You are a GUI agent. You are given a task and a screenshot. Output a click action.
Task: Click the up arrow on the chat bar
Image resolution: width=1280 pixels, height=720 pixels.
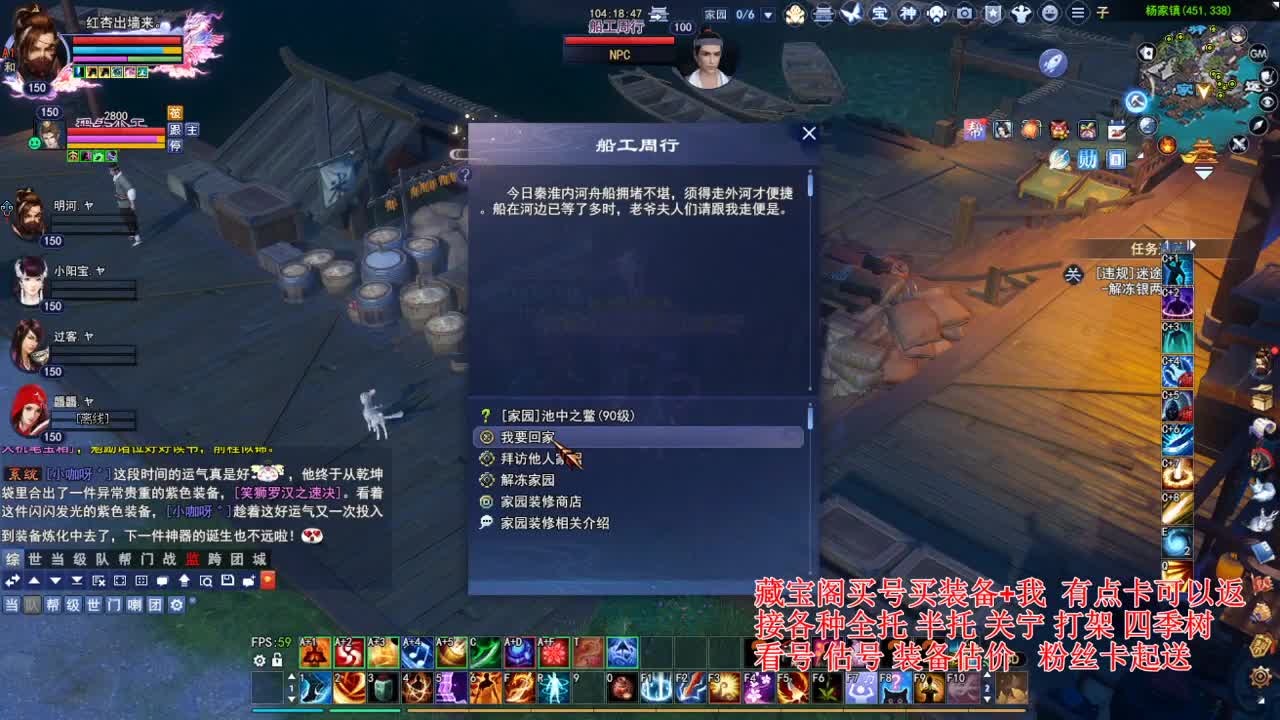click(x=33, y=582)
